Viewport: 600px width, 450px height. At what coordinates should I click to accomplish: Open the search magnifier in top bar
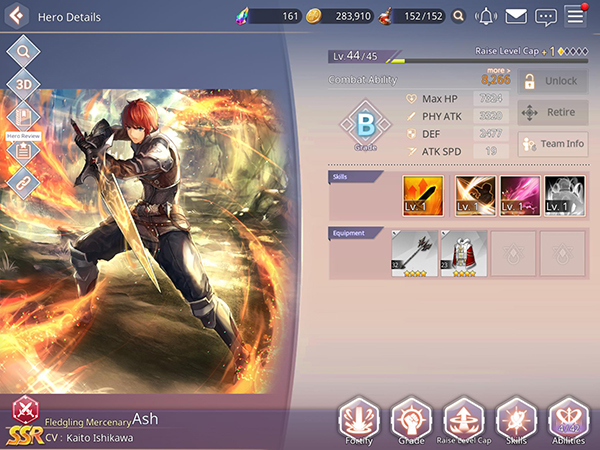click(x=458, y=16)
